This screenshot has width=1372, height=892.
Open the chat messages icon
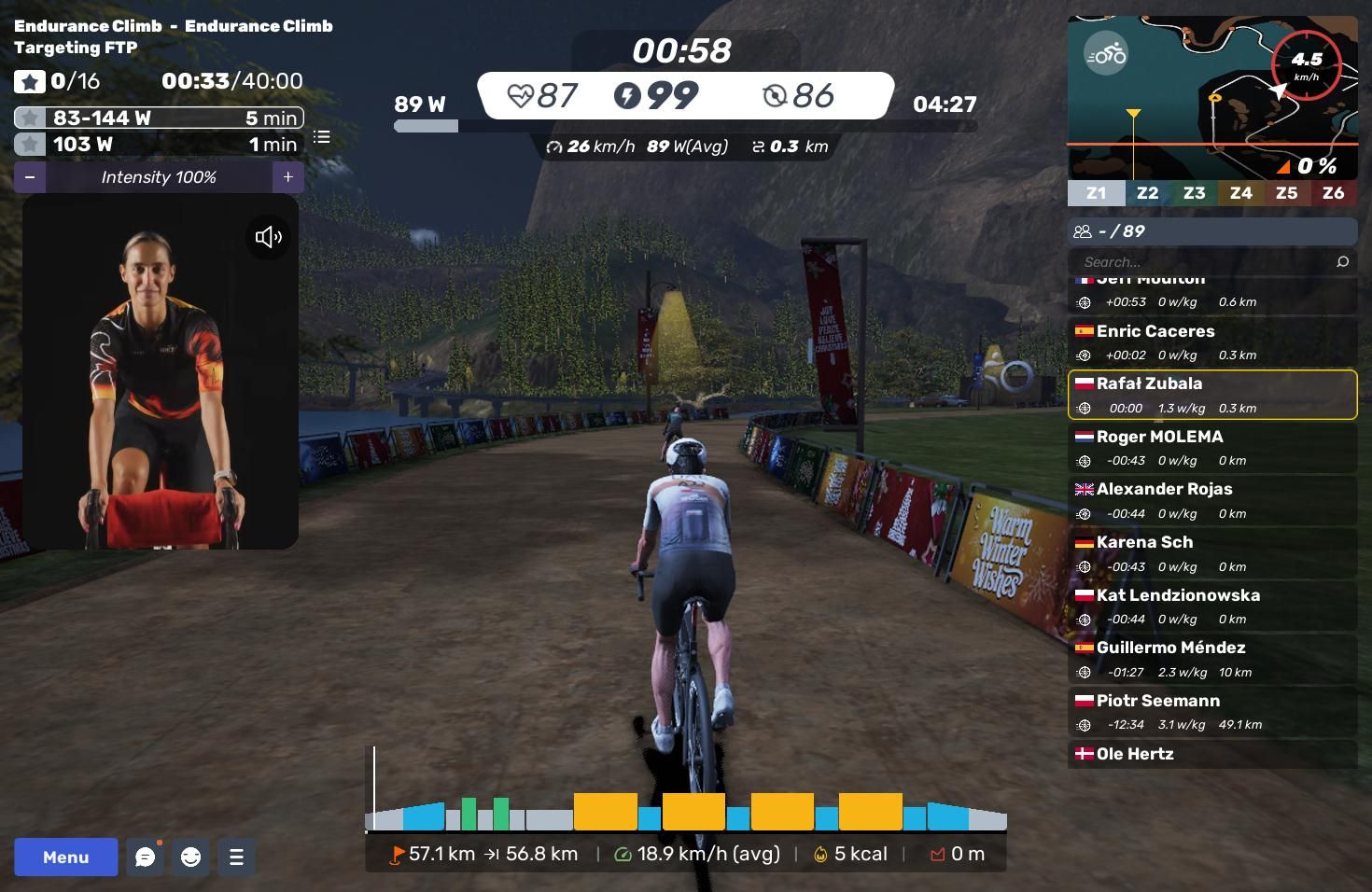145,857
